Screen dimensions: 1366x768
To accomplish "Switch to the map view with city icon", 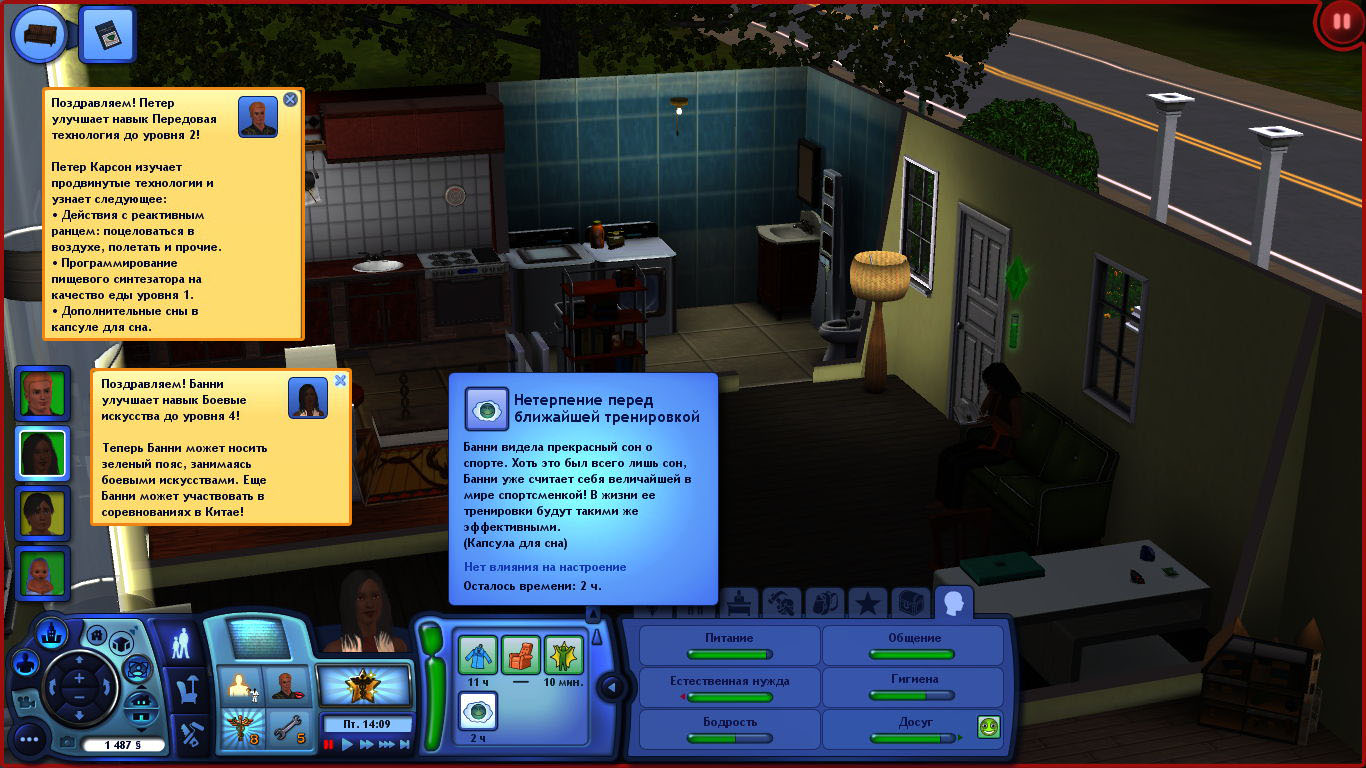I will pyautogui.click(x=51, y=632).
